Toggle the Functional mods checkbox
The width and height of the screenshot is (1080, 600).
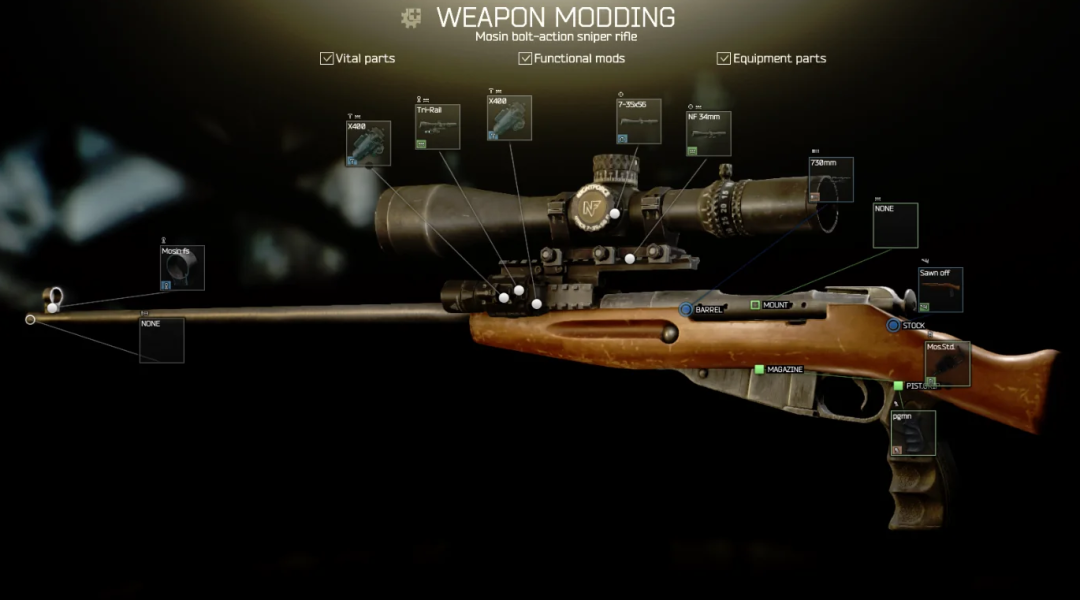click(x=525, y=59)
